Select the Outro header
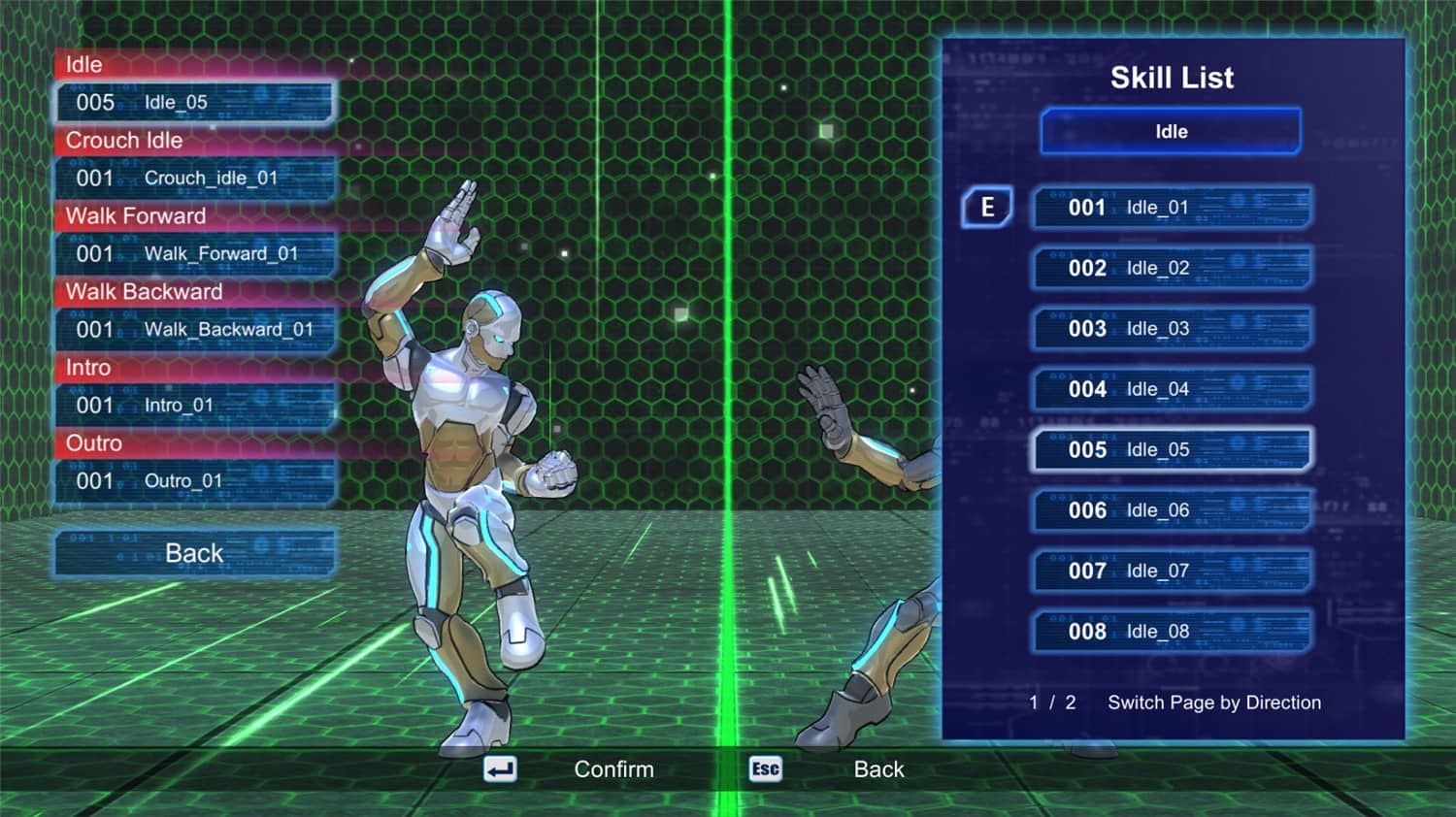This screenshot has height=817, width=1456. 94,443
